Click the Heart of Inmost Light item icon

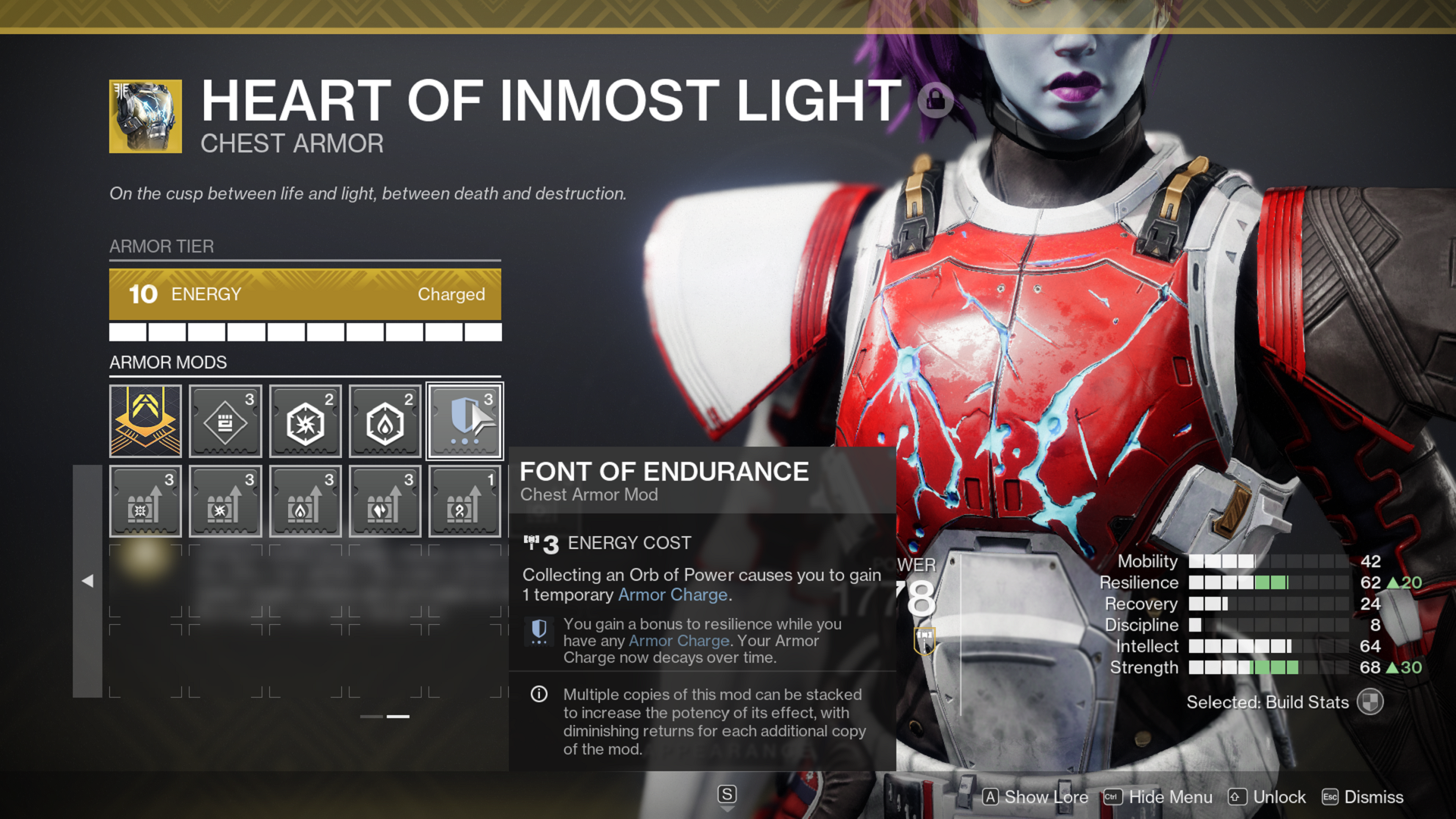[x=146, y=116]
